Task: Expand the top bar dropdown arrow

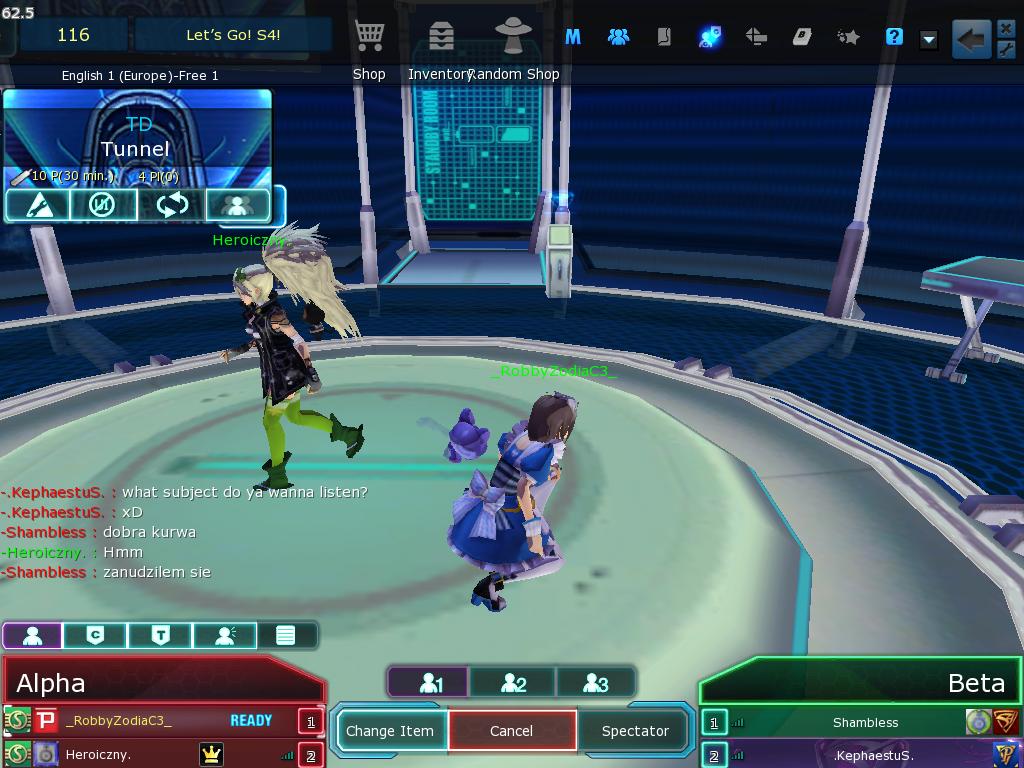Action: 929,39
